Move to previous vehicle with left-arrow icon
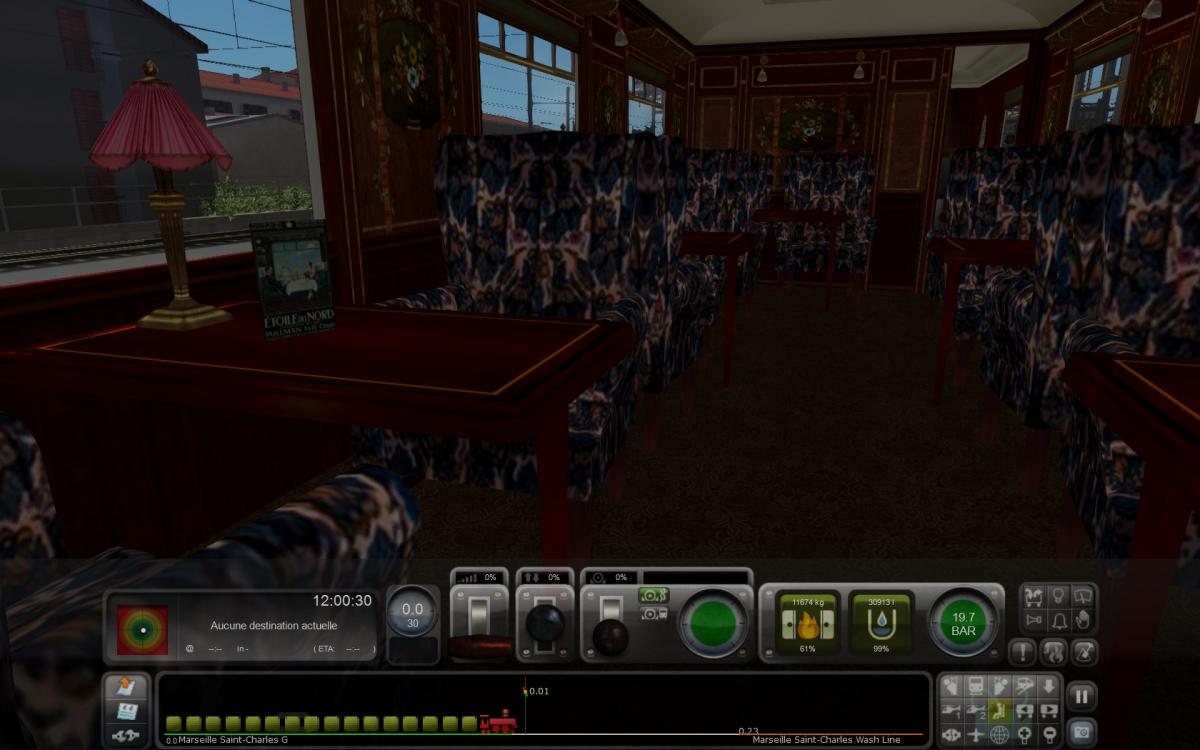The width and height of the screenshot is (1200, 750). click(x=1024, y=711)
